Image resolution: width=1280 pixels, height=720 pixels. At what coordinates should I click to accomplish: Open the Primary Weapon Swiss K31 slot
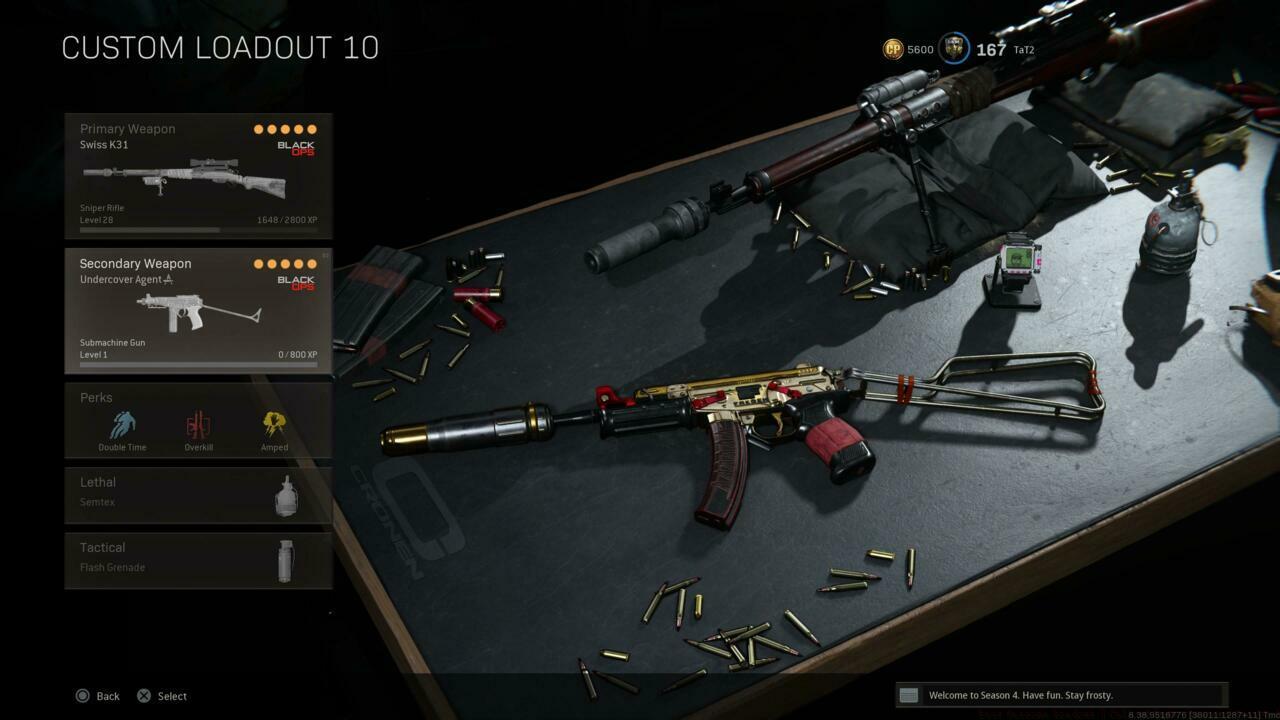click(x=198, y=175)
